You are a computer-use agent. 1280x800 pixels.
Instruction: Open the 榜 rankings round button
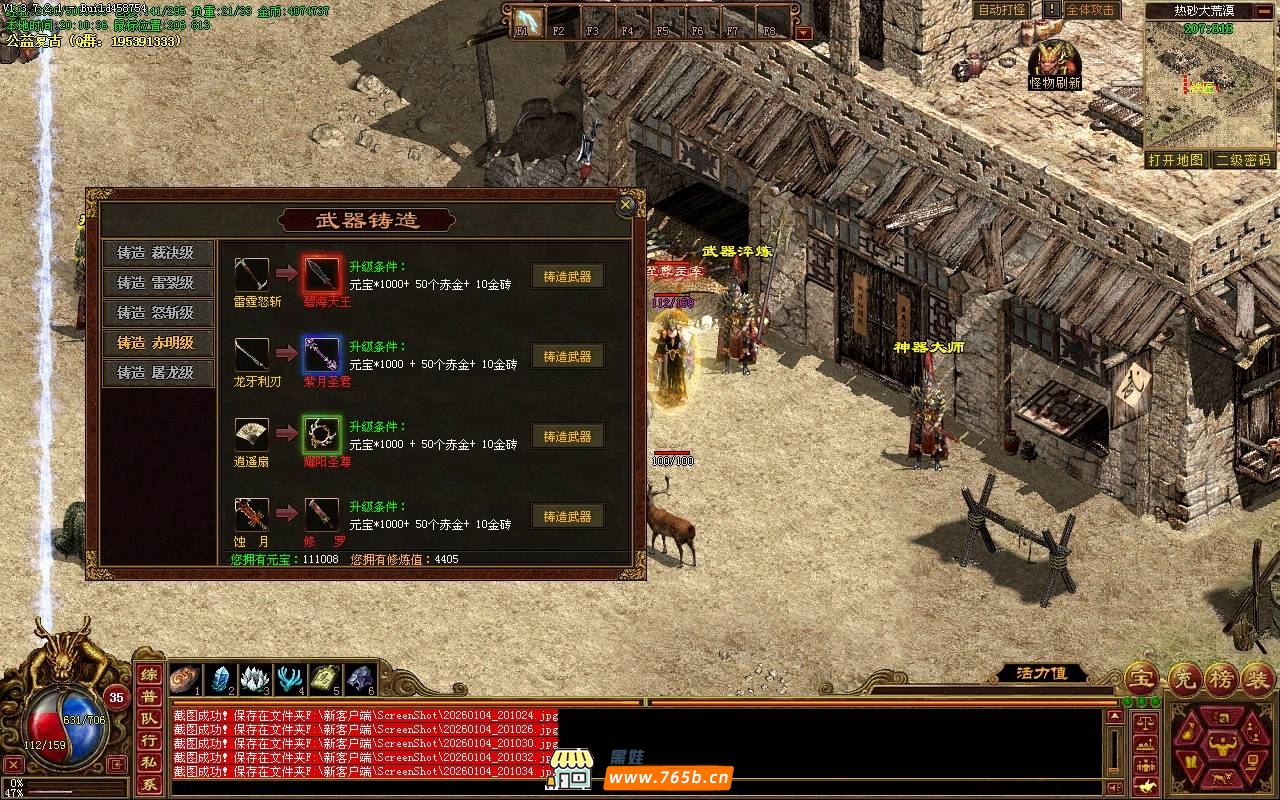pyautogui.click(x=1220, y=678)
